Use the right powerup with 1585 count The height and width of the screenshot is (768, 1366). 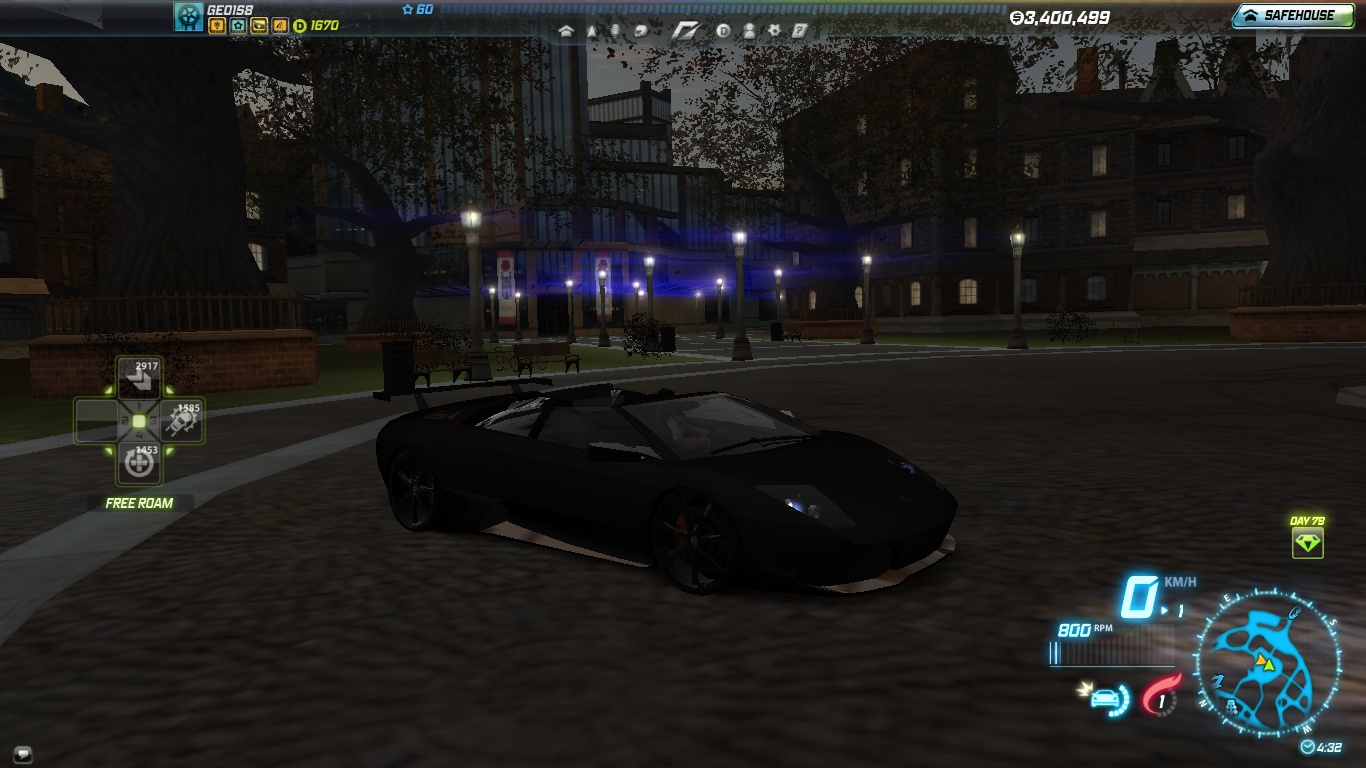pyautogui.click(x=182, y=422)
